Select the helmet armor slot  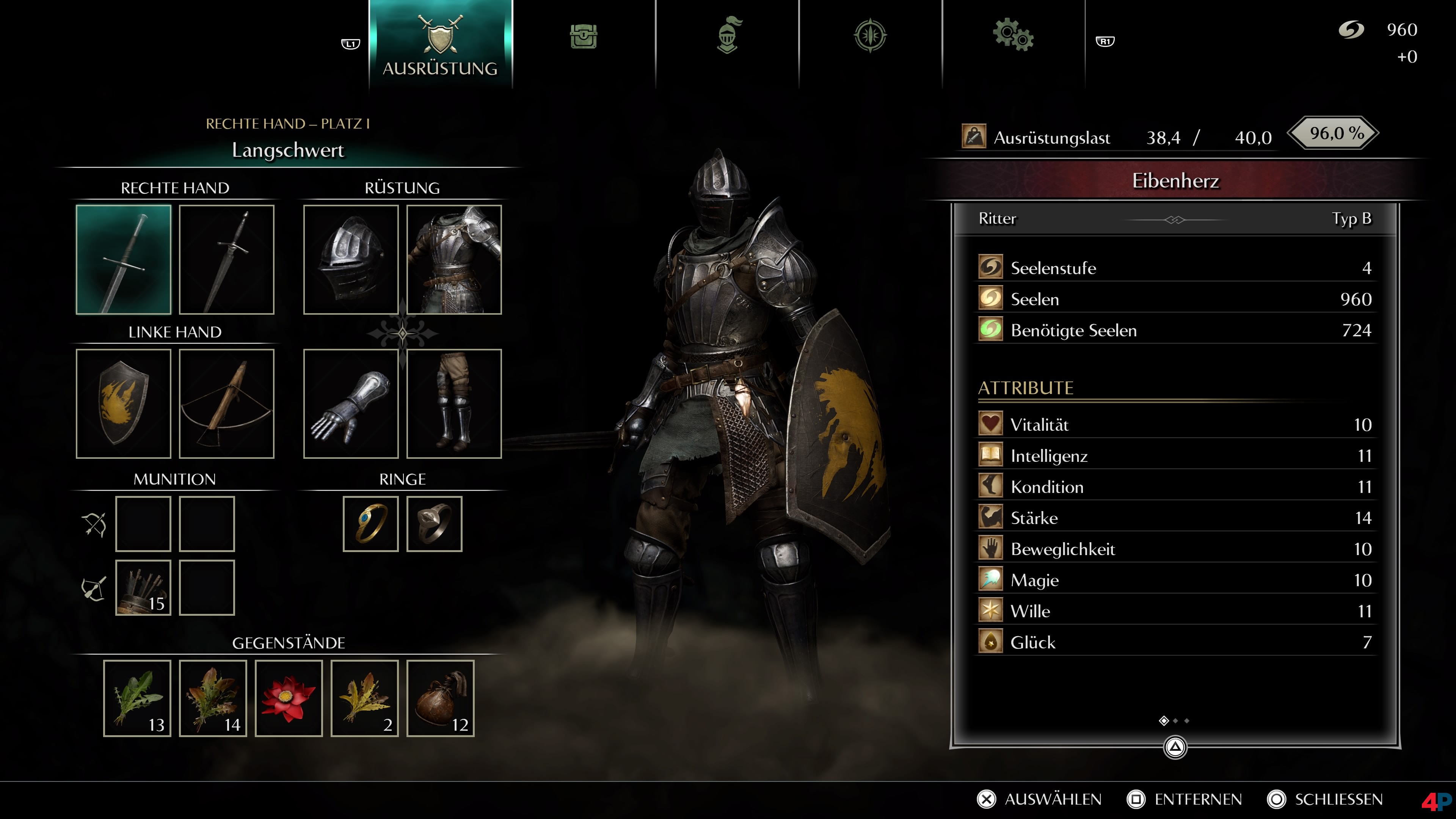(351, 259)
